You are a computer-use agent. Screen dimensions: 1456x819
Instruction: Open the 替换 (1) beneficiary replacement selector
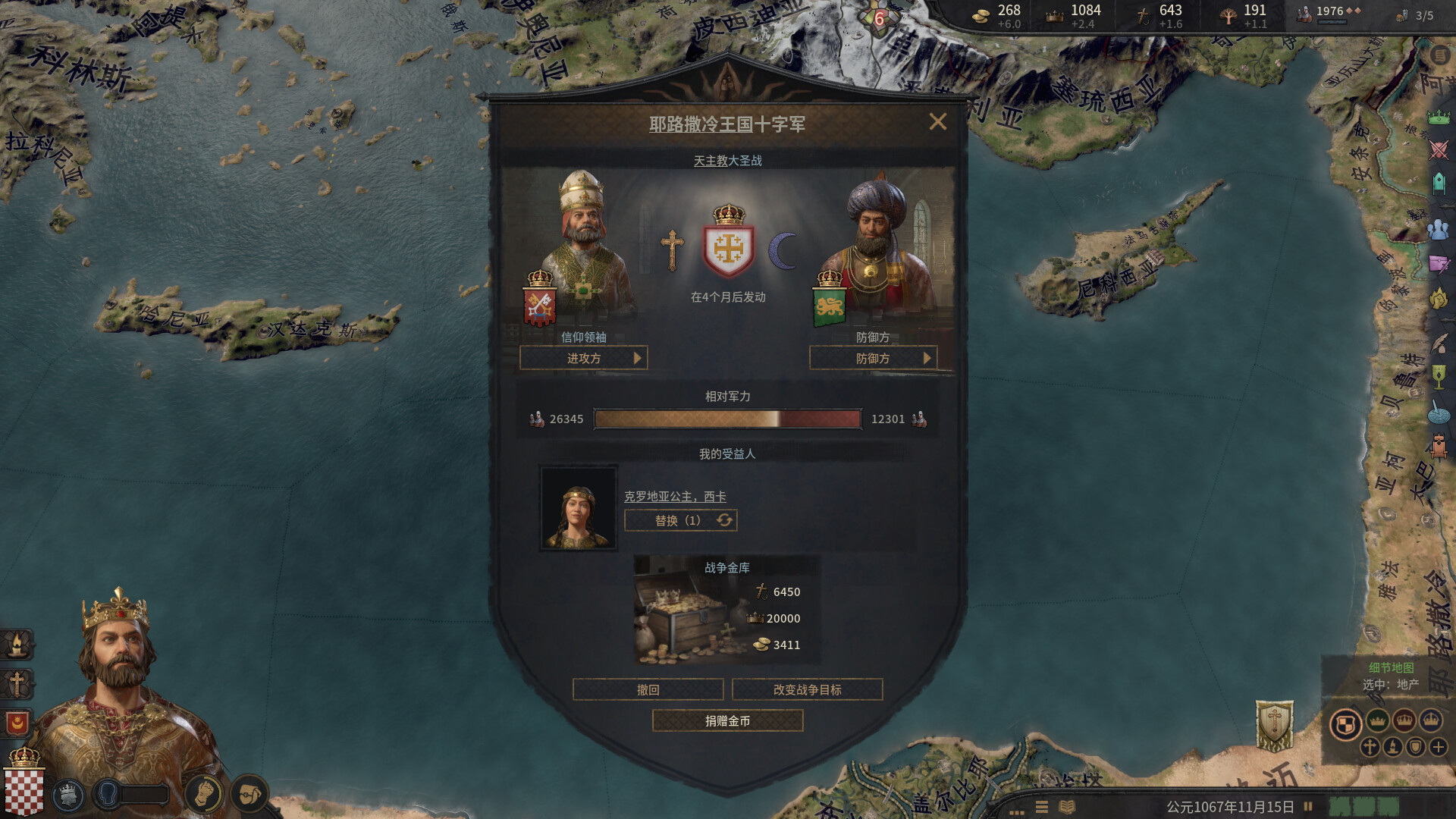(679, 520)
